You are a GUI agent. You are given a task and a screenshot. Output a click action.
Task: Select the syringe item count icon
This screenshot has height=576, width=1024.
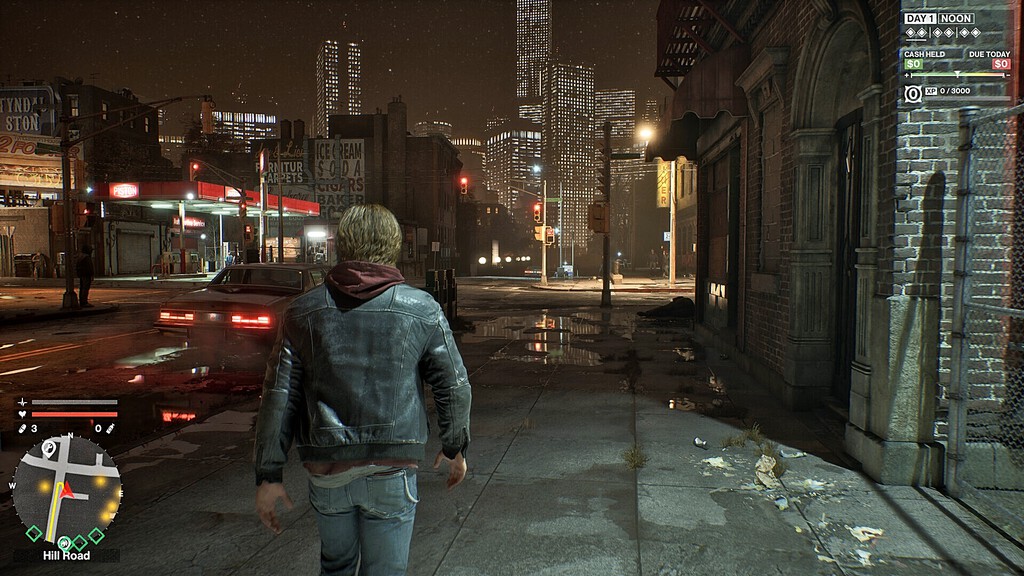coord(110,429)
